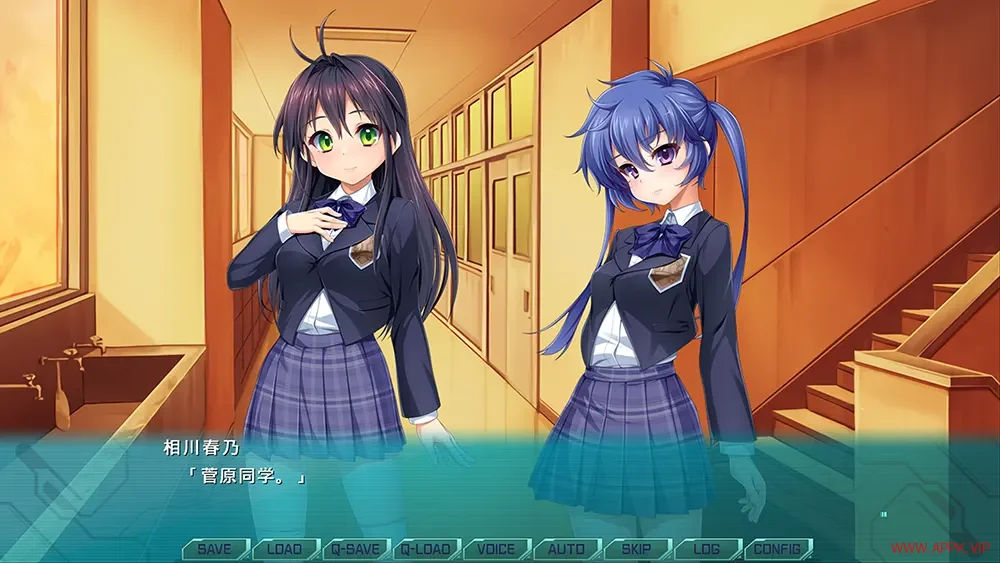Show the dialogue LOG
Screen dimensions: 1000x563
706,549
